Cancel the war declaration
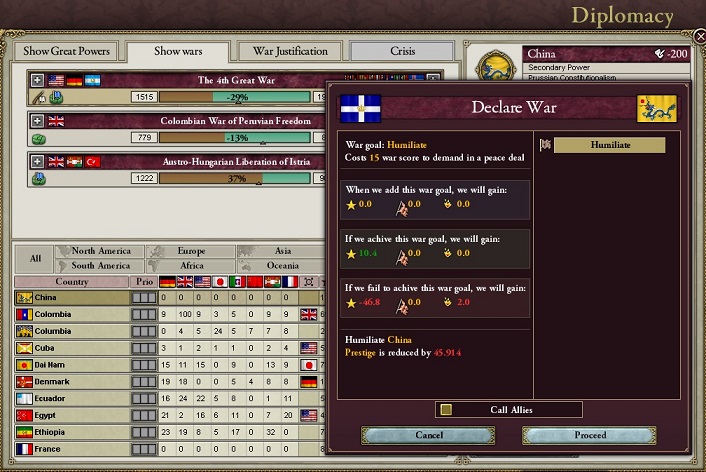 click(428, 435)
